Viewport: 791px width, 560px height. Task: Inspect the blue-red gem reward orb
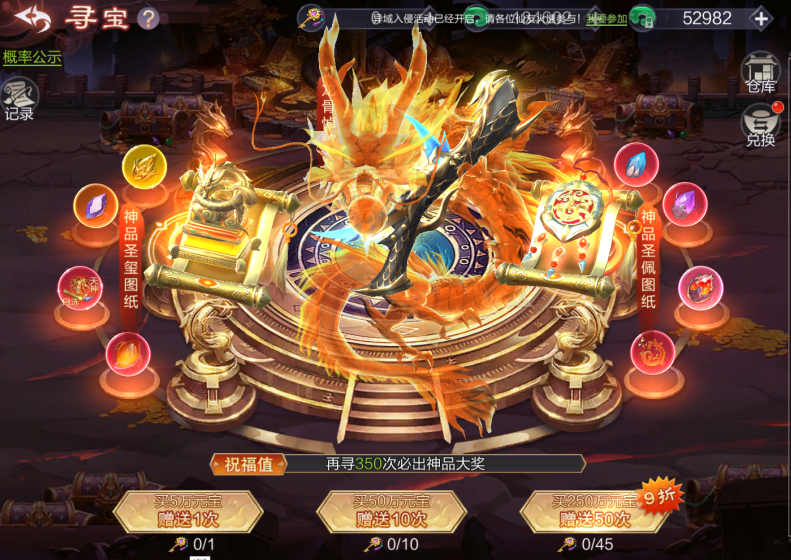636,165
